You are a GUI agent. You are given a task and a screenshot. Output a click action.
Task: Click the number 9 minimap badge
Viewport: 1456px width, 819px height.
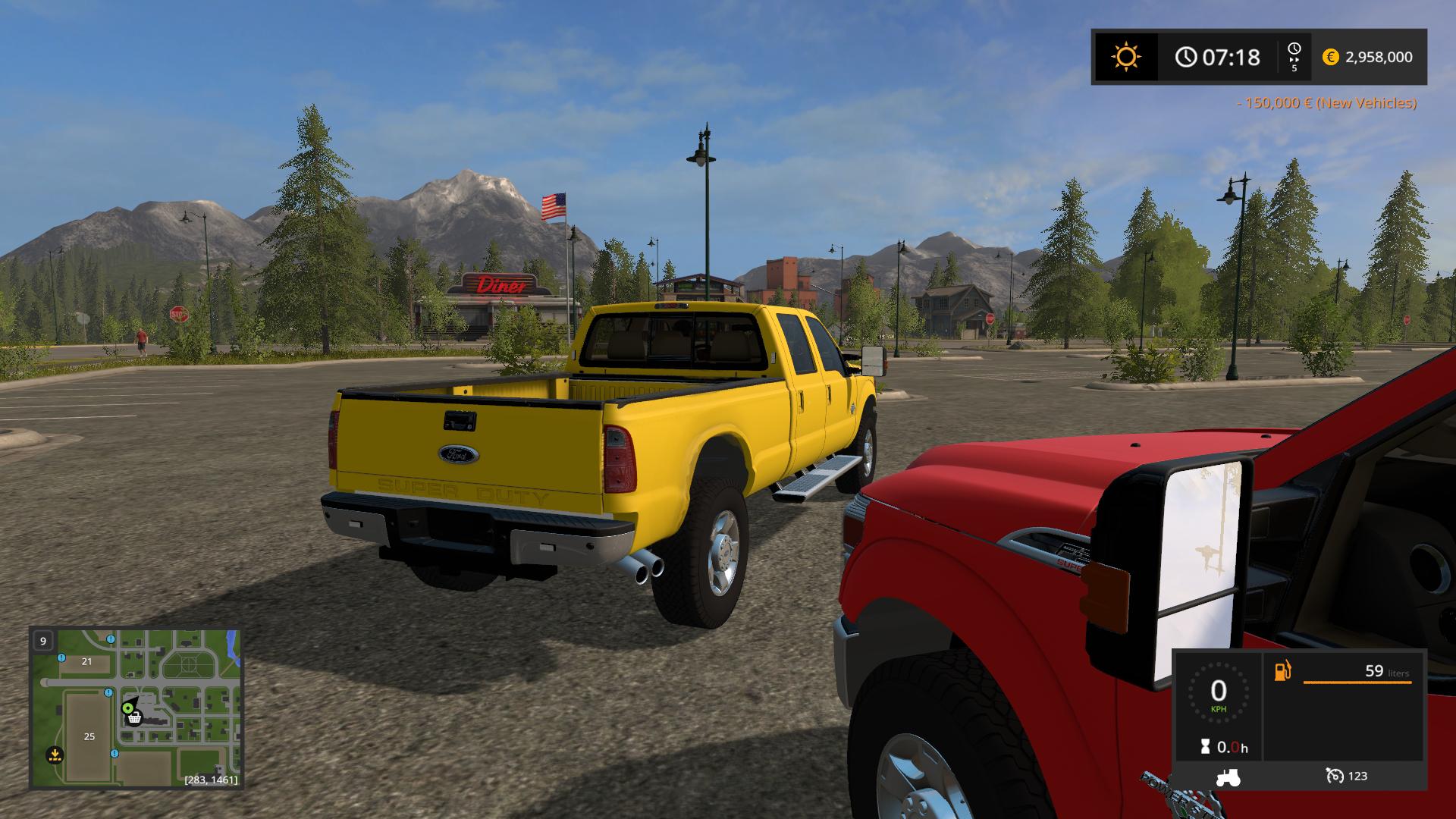[x=43, y=641]
